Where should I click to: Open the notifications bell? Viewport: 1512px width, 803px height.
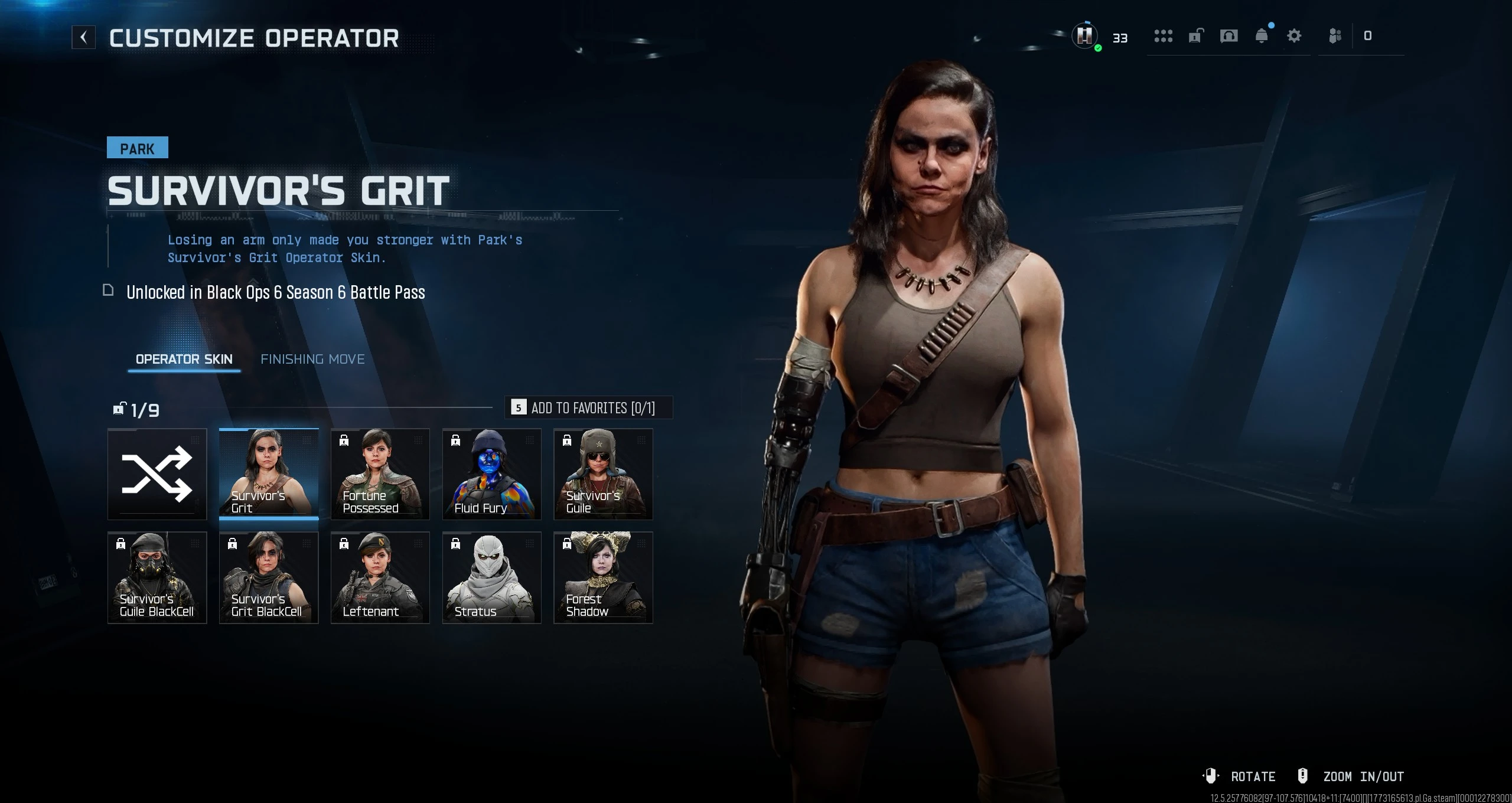[x=1262, y=37]
